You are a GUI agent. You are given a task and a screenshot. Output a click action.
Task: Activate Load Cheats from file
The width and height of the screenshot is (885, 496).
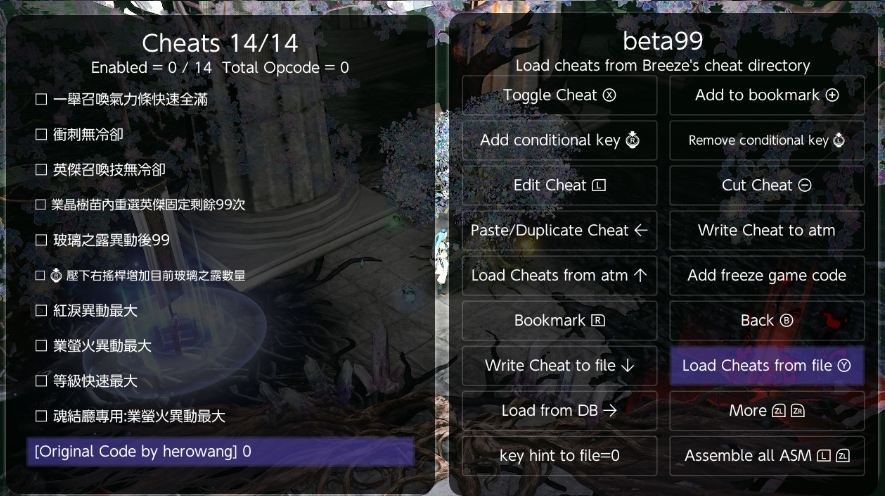(766, 365)
